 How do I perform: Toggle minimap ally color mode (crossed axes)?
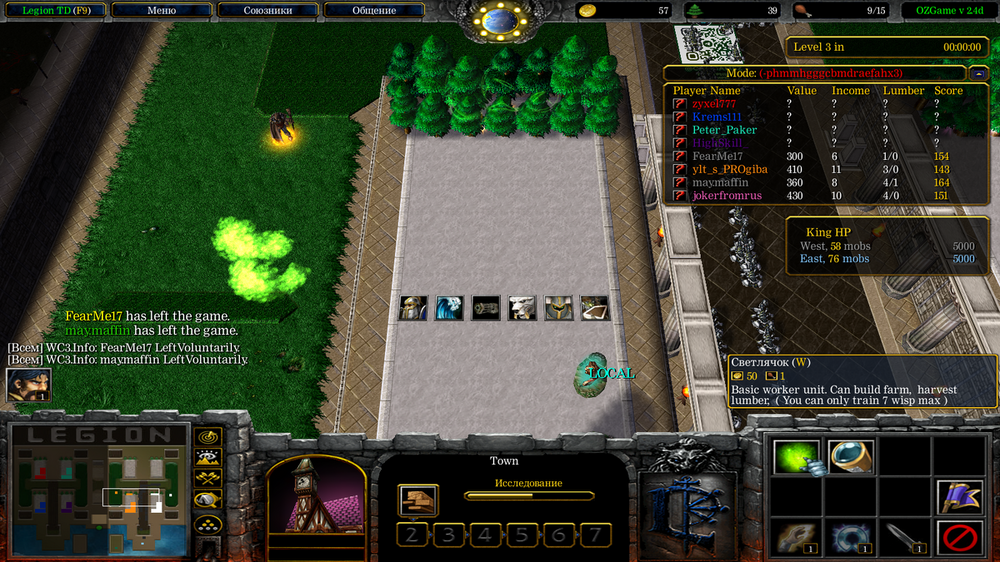(x=208, y=479)
